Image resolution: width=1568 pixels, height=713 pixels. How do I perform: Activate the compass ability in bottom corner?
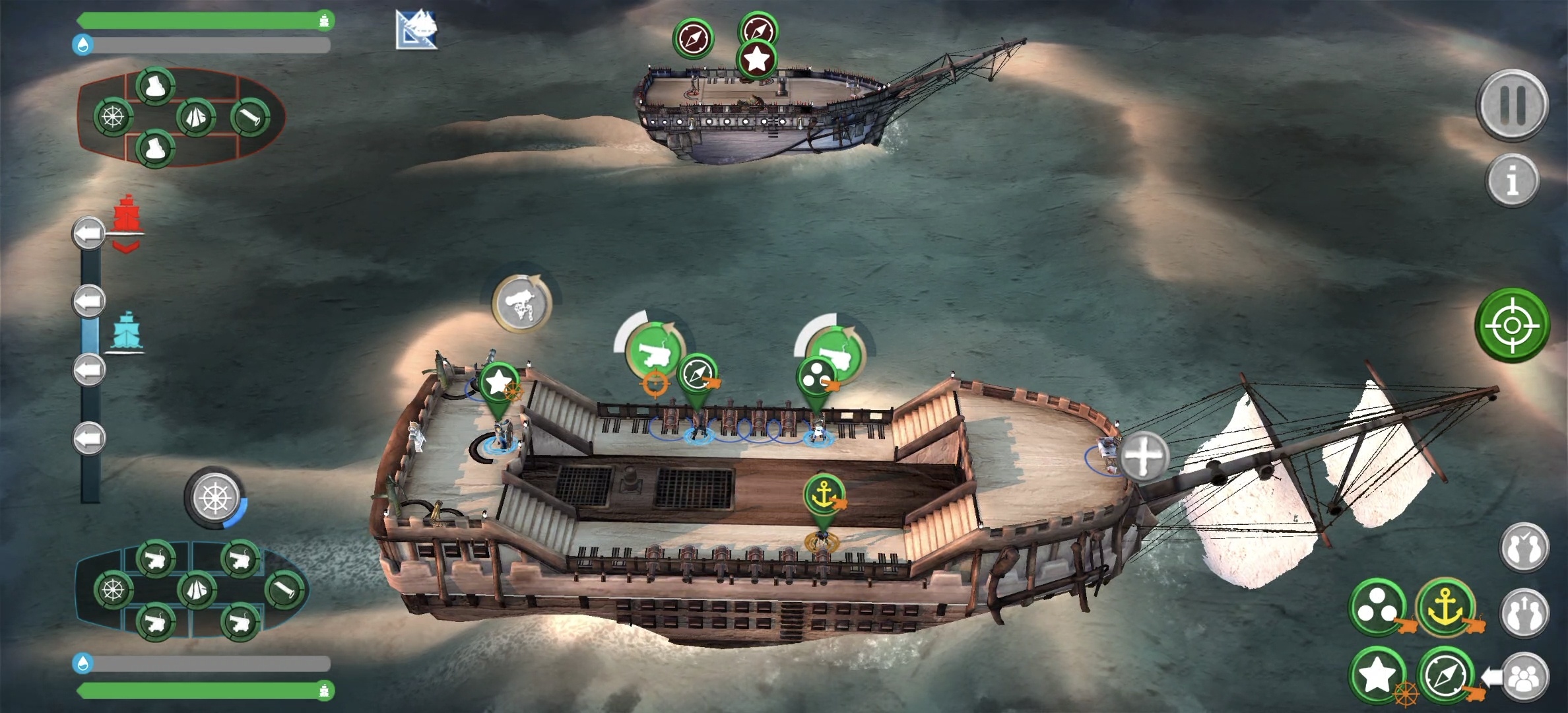[x=1445, y=676]
